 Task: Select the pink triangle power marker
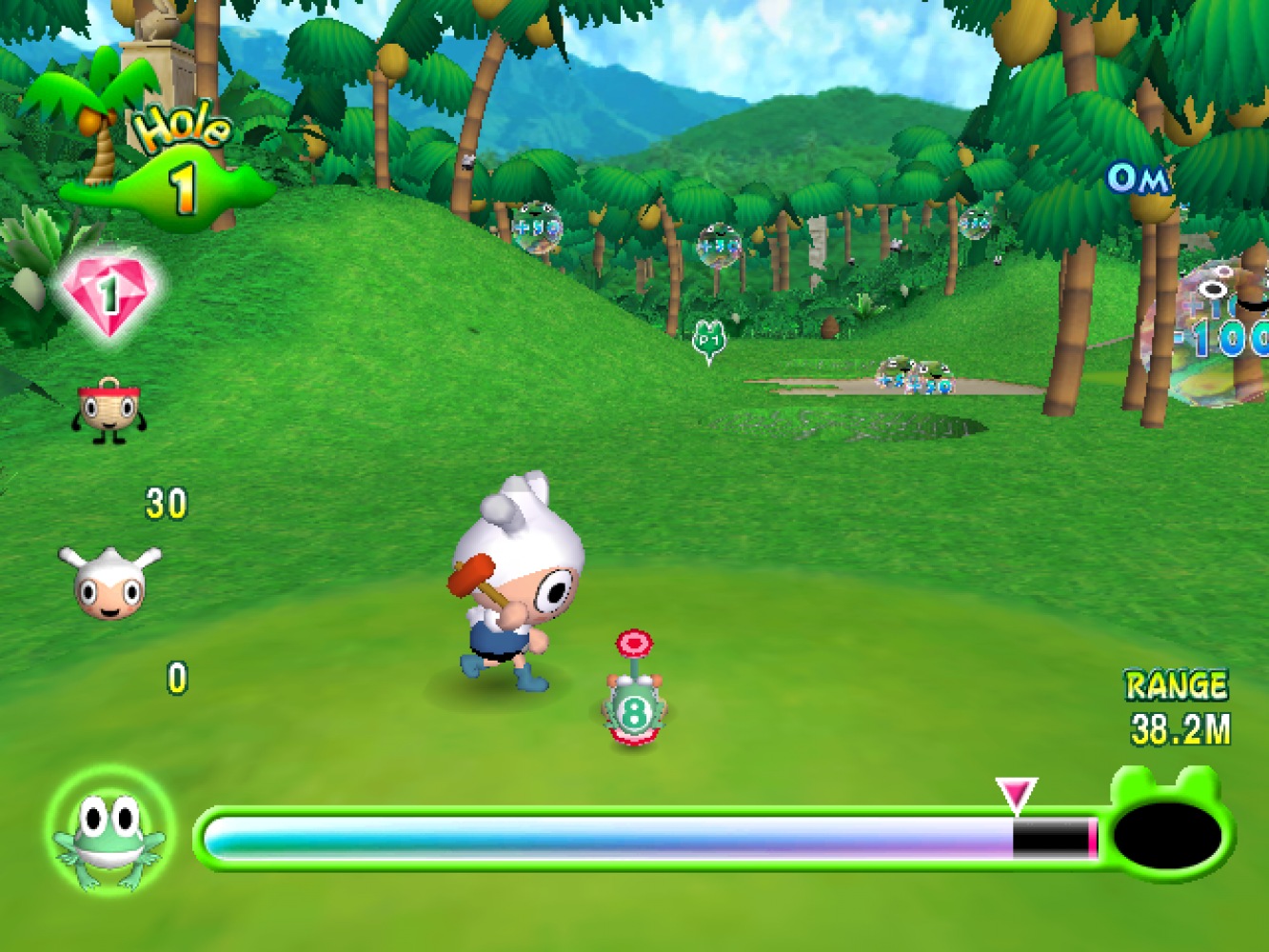1016,794
